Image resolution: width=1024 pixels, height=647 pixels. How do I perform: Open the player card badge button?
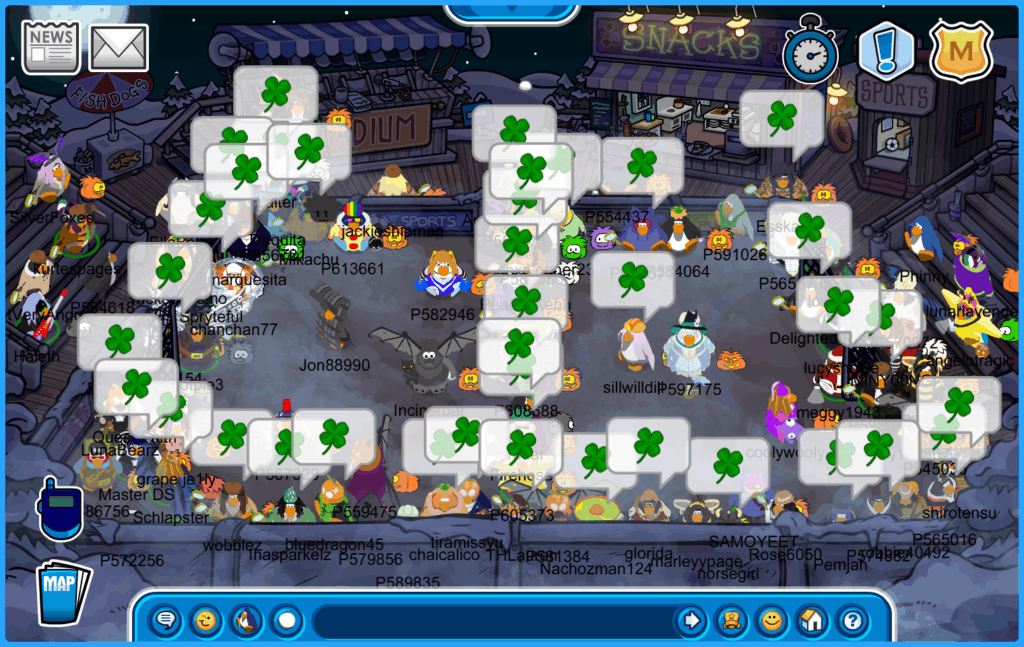tap(731, 621)
